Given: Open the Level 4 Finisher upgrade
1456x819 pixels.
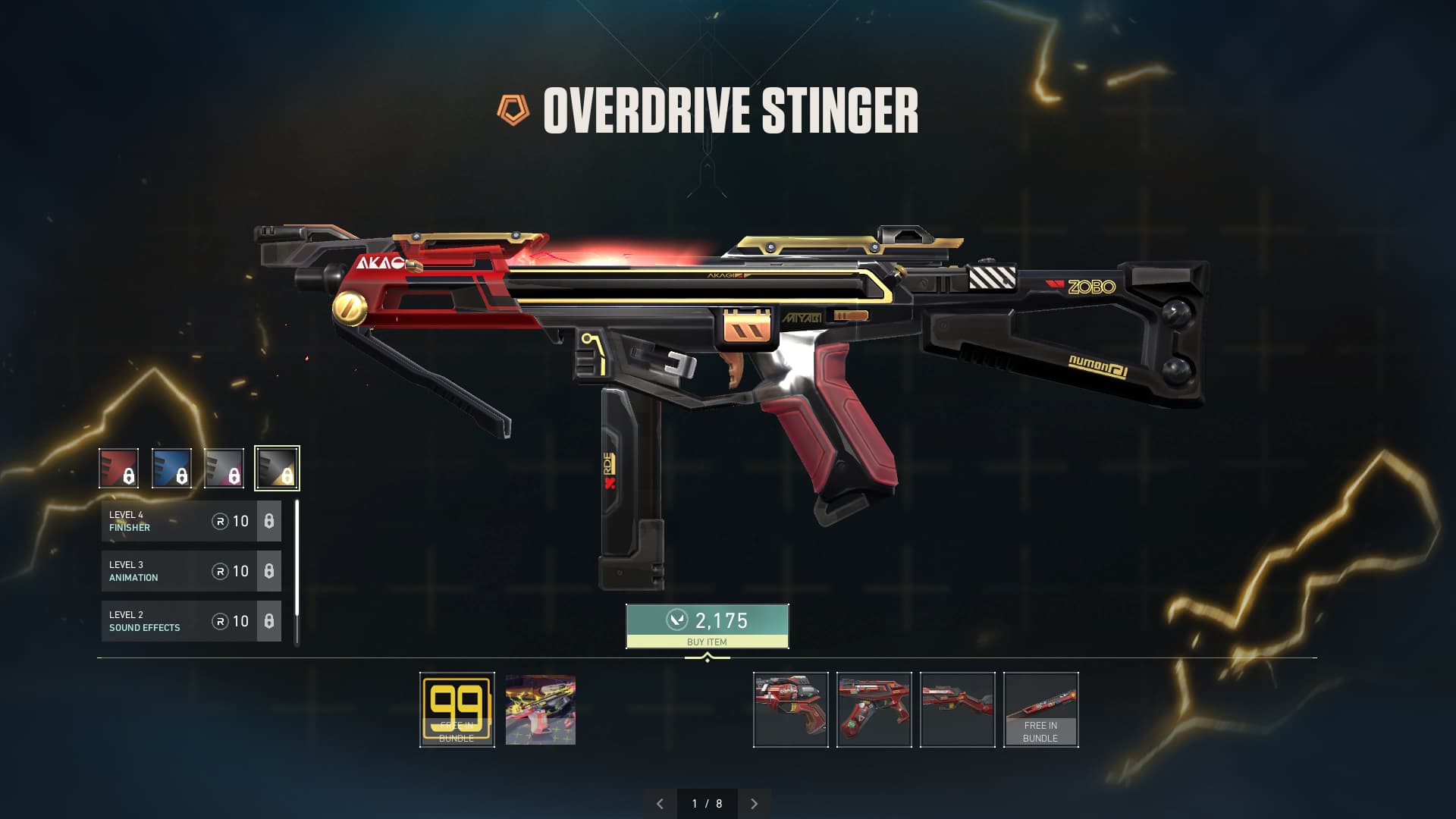Looking at the screenshot, I should 191,521.
